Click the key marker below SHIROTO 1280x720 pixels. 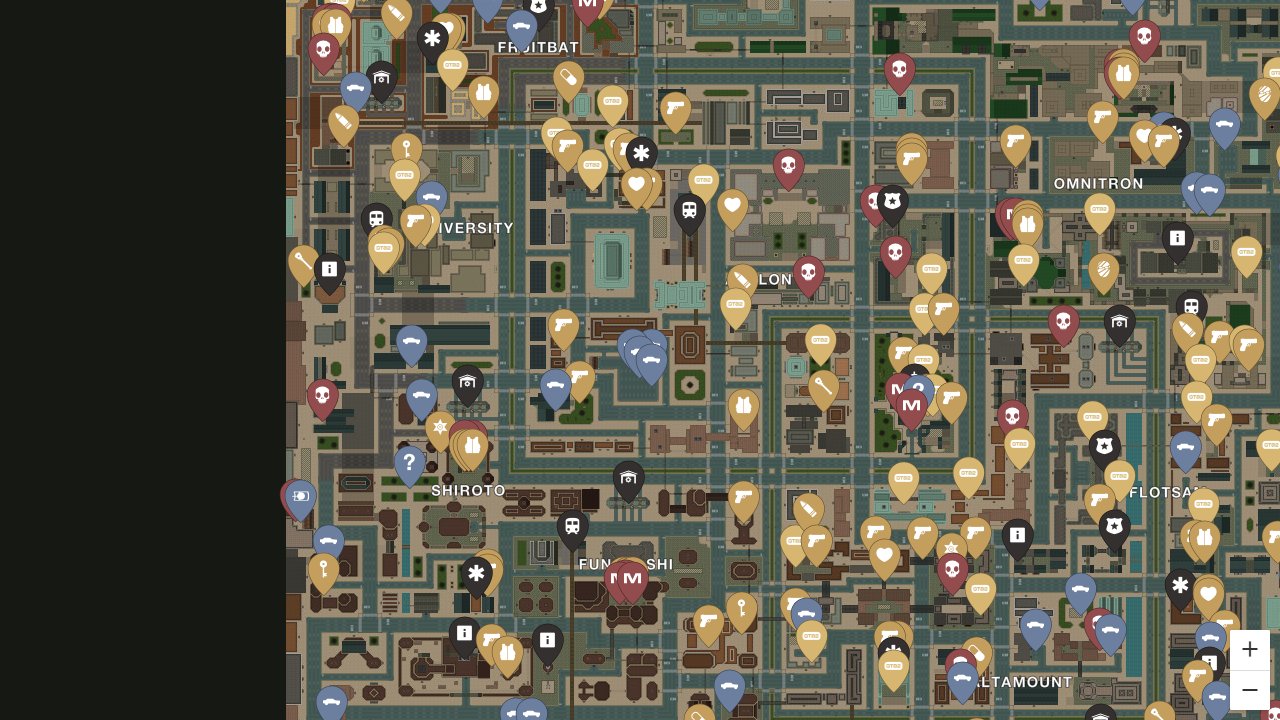point(322,570)
